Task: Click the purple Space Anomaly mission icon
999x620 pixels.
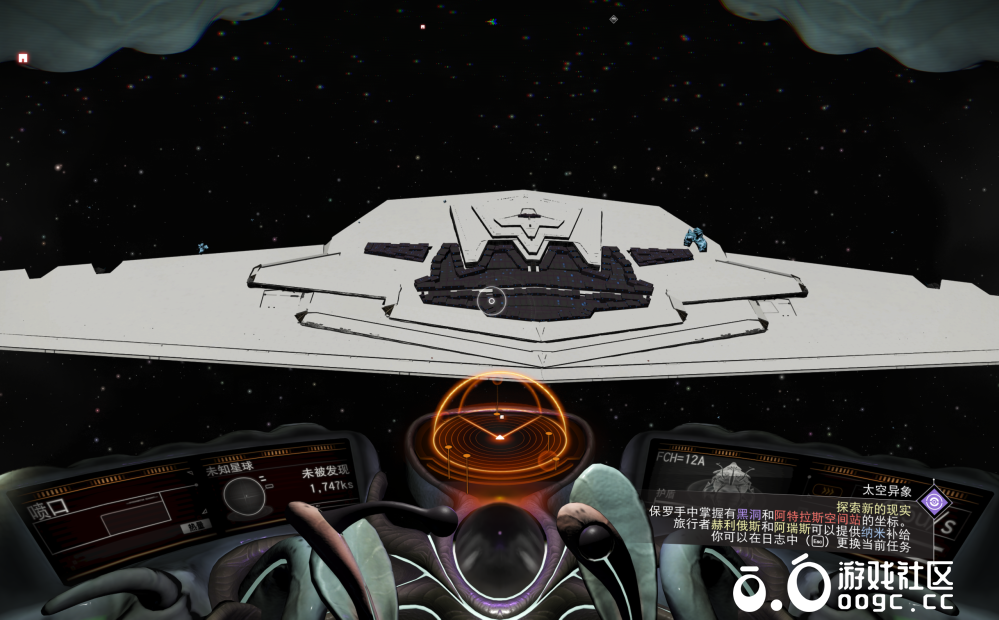Action: pyautogui.click(x=934, y=500)
